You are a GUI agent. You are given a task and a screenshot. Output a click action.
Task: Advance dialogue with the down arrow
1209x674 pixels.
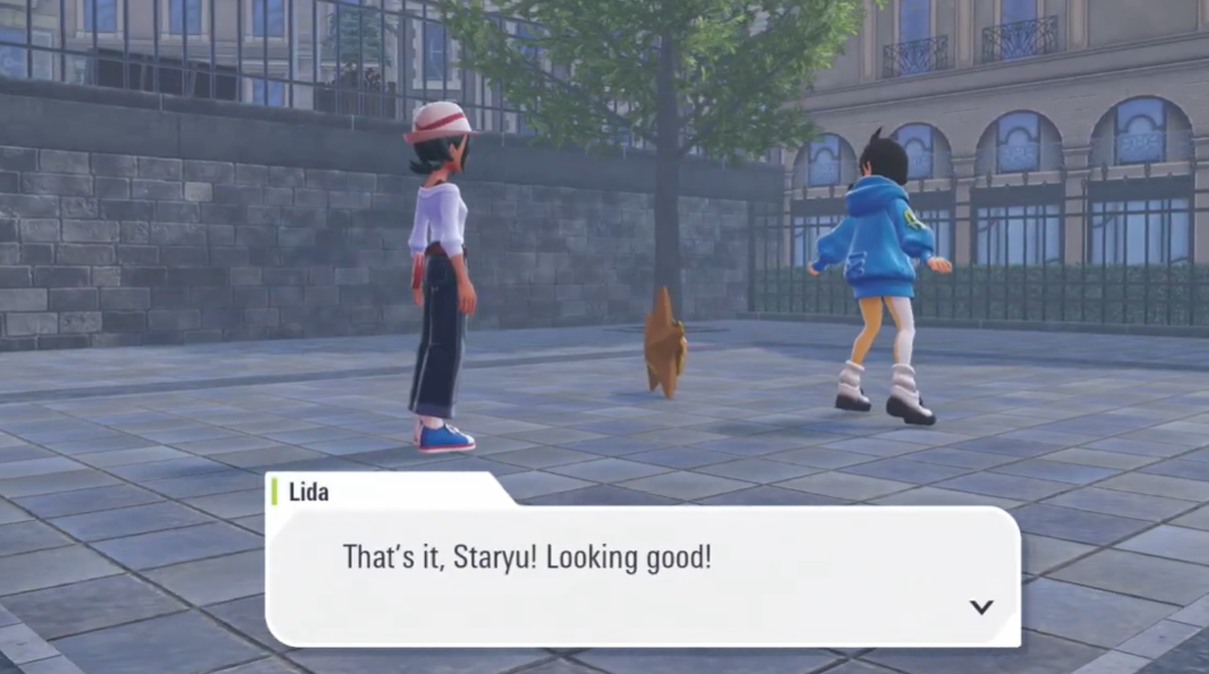[x=981, y=607]
